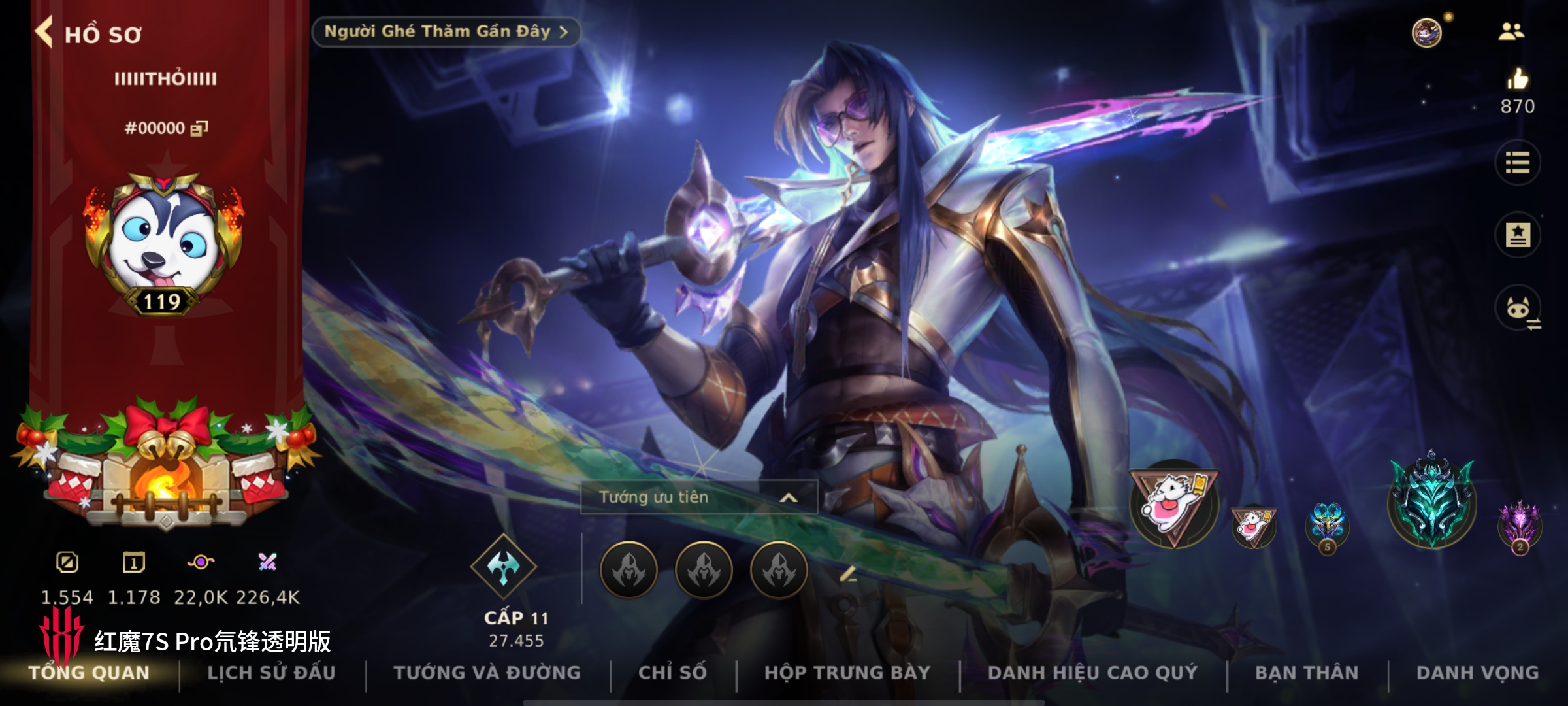The width and height of the screenshot is (1568, 706).
Task: Open the list menu button
Action: coord(1517,163)
